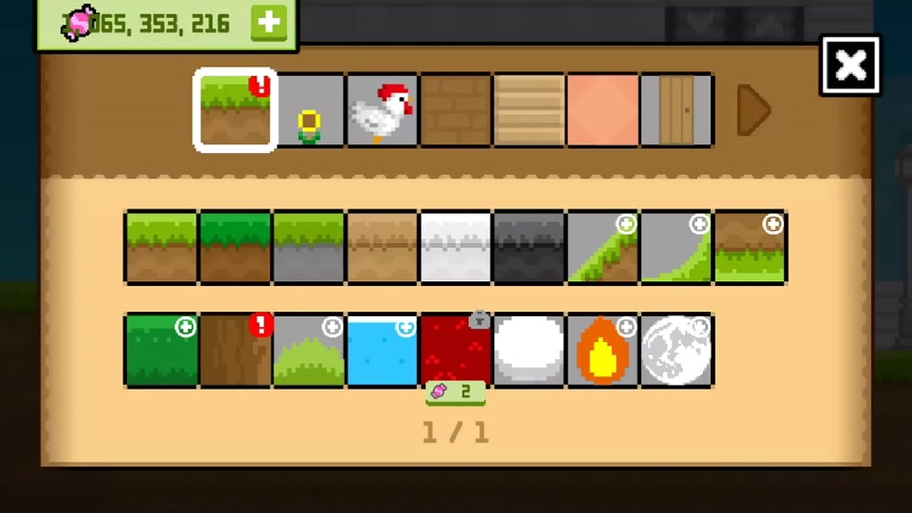Image resolution: width=912 pixels, height=513 pixels.
Task: Add more candy with the green plus
Action: [268, 23]
